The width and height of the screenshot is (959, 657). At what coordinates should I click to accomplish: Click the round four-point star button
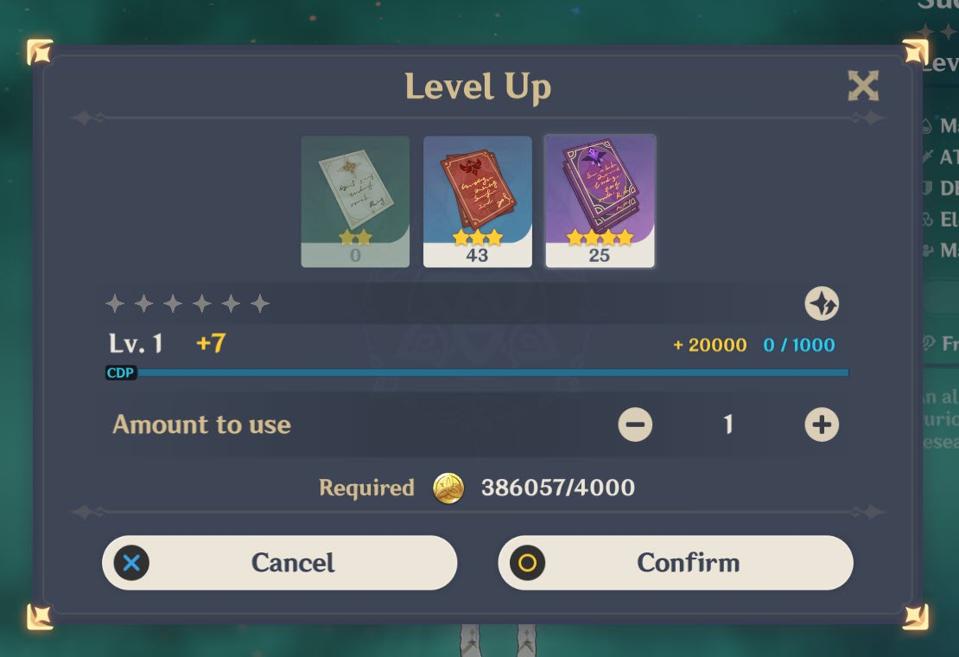[821, 304]
